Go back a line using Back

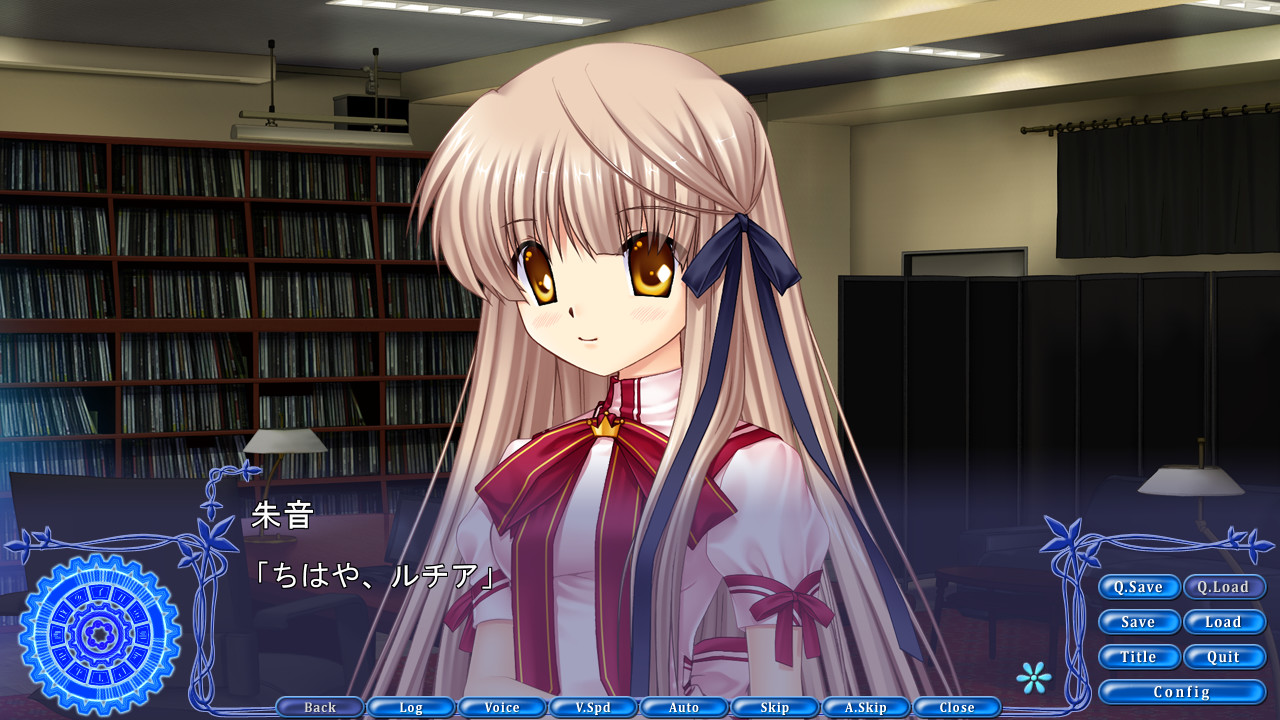[318, 707]
